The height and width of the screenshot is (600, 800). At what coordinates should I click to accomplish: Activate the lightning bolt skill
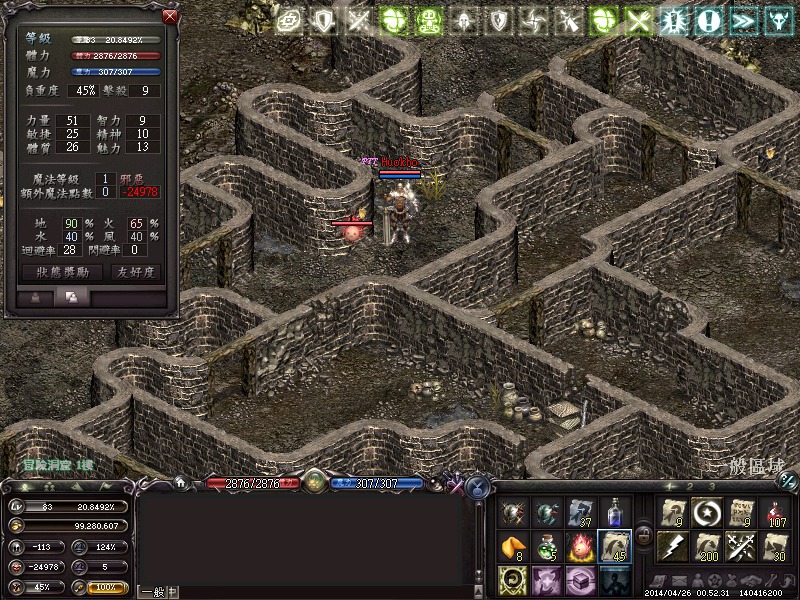pyautogui.click(x=673, y=546)
